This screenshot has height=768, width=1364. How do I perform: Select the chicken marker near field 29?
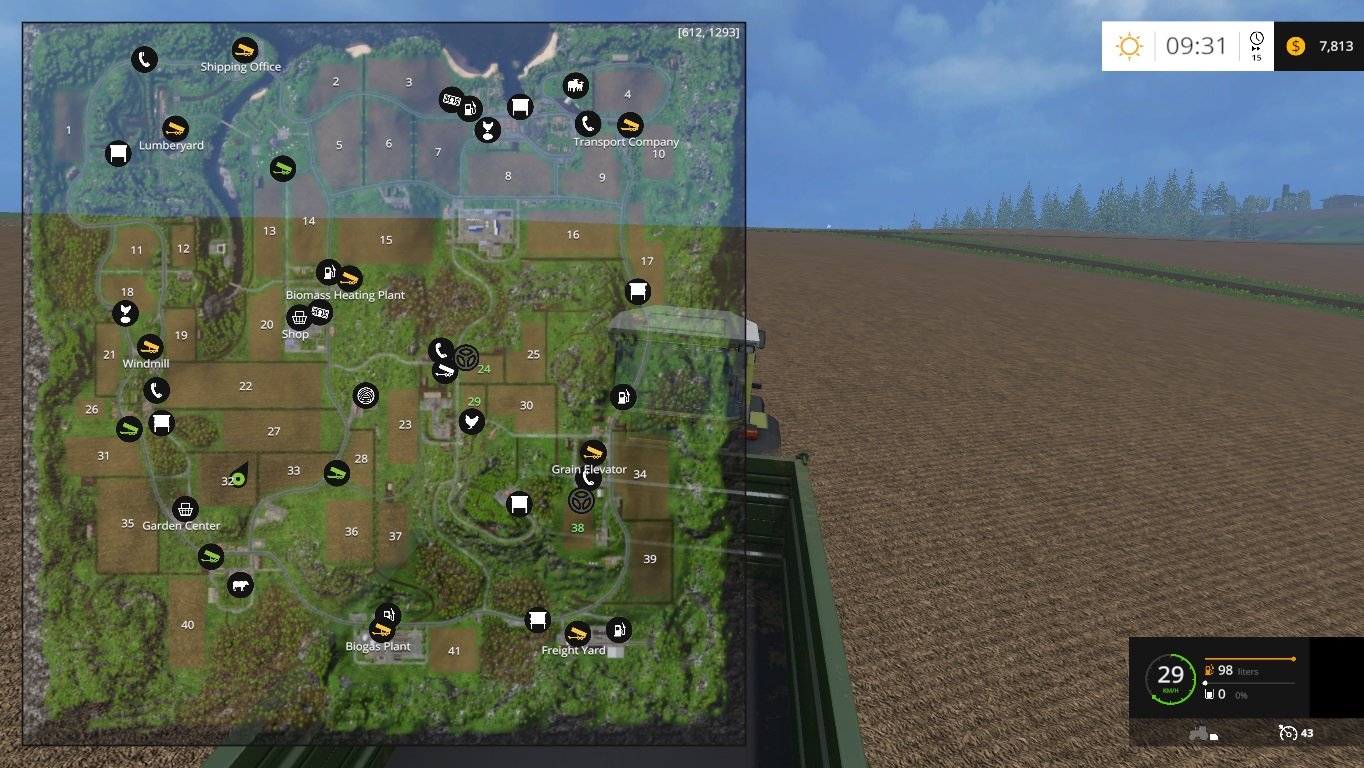tap(471, 421)
